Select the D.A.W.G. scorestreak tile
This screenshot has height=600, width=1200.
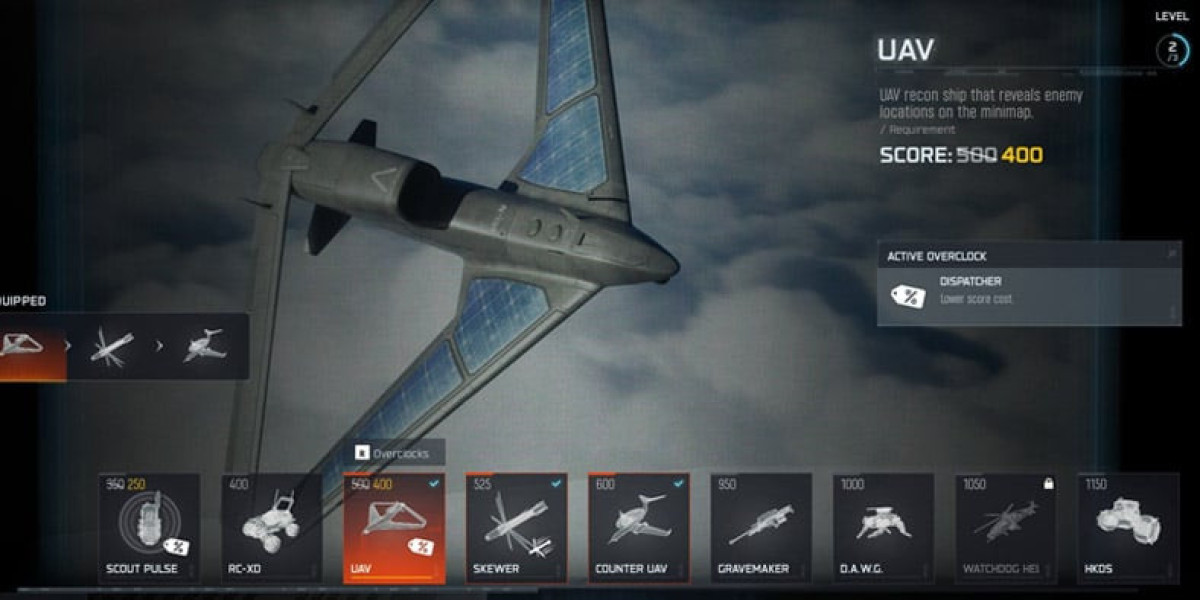point(883,528)
